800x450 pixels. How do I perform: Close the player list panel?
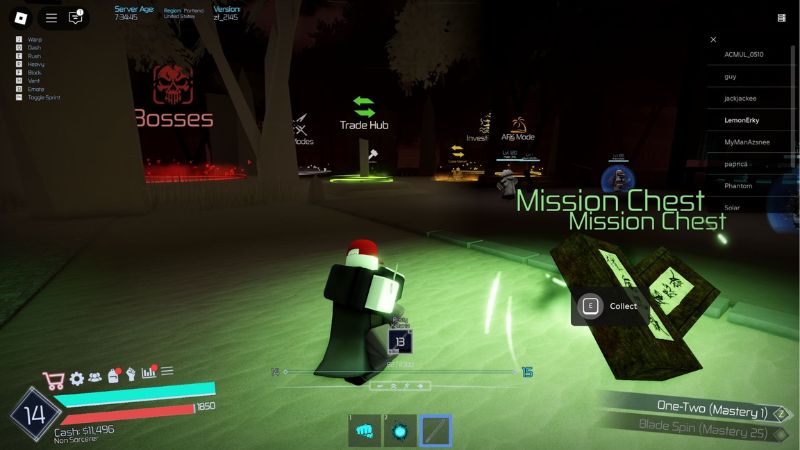[x=713, y=40]
